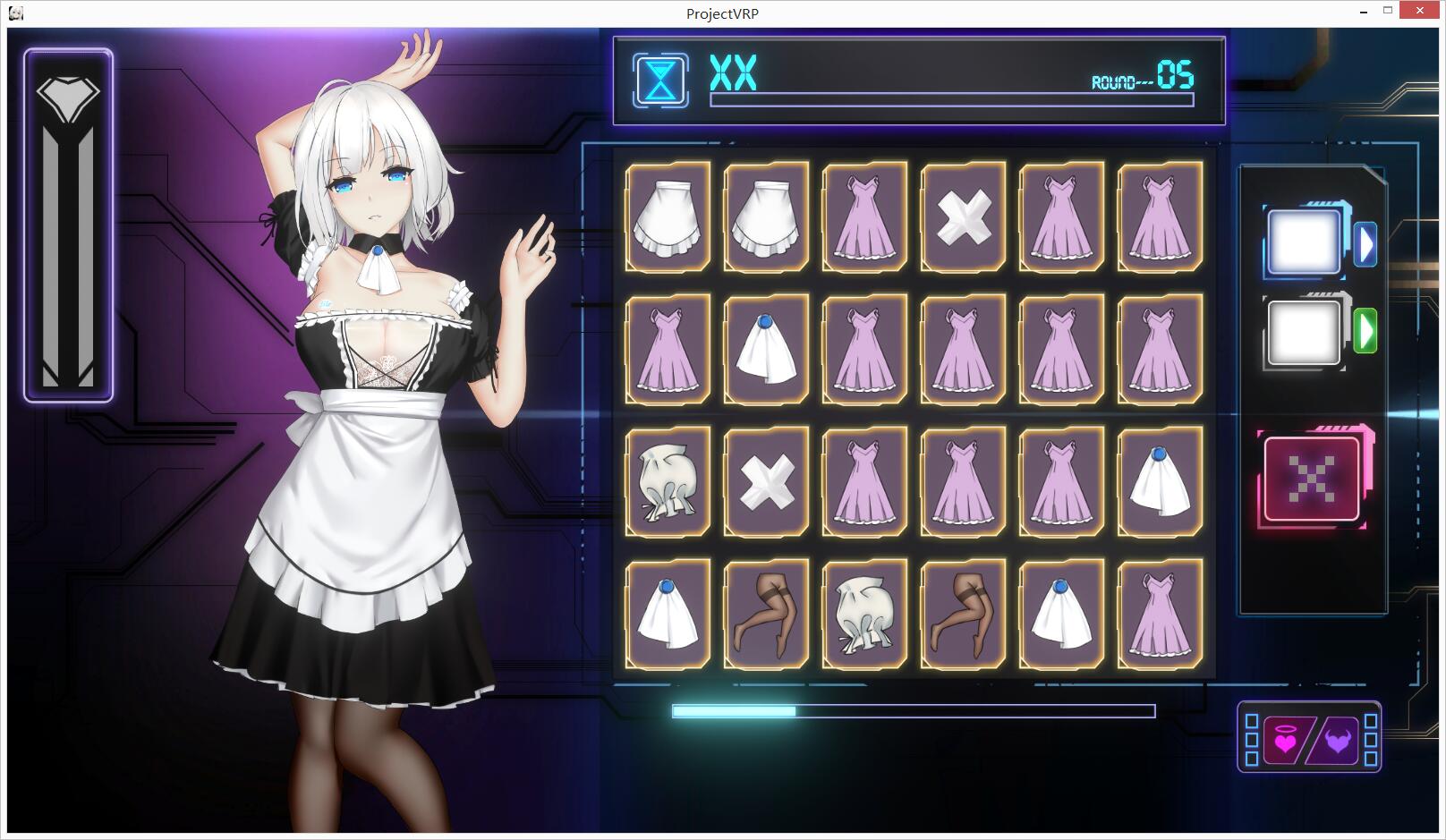This screenshot has width=1446, height=840.
Task: Click the cyan hourglass icon
Action: pyautogui.click(x=660, y=81)
